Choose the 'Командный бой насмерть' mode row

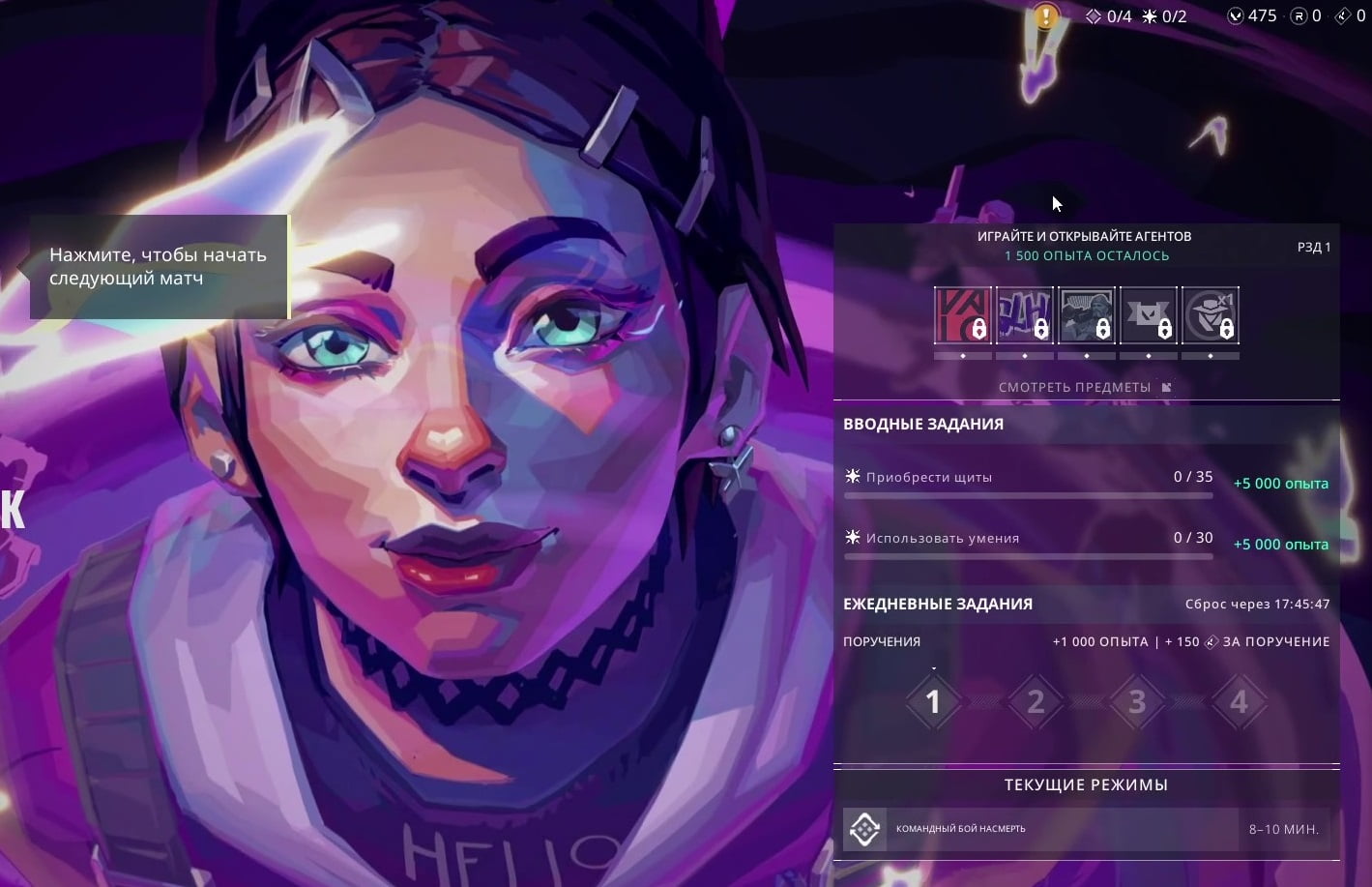pyautogui.click(x=1086, y=829)
